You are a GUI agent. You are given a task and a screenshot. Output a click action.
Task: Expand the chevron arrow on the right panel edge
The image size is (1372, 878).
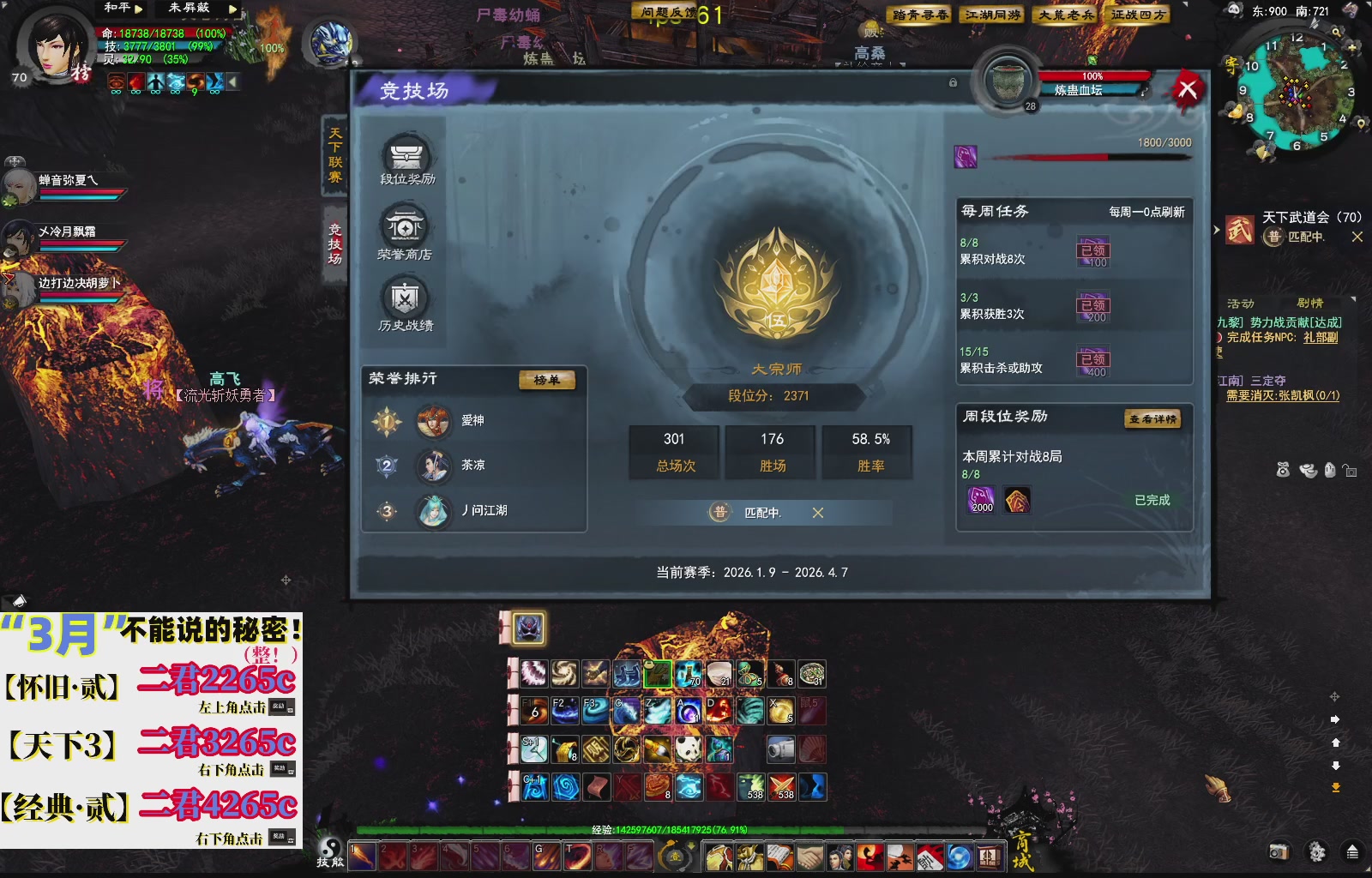tap(1217, 230)
